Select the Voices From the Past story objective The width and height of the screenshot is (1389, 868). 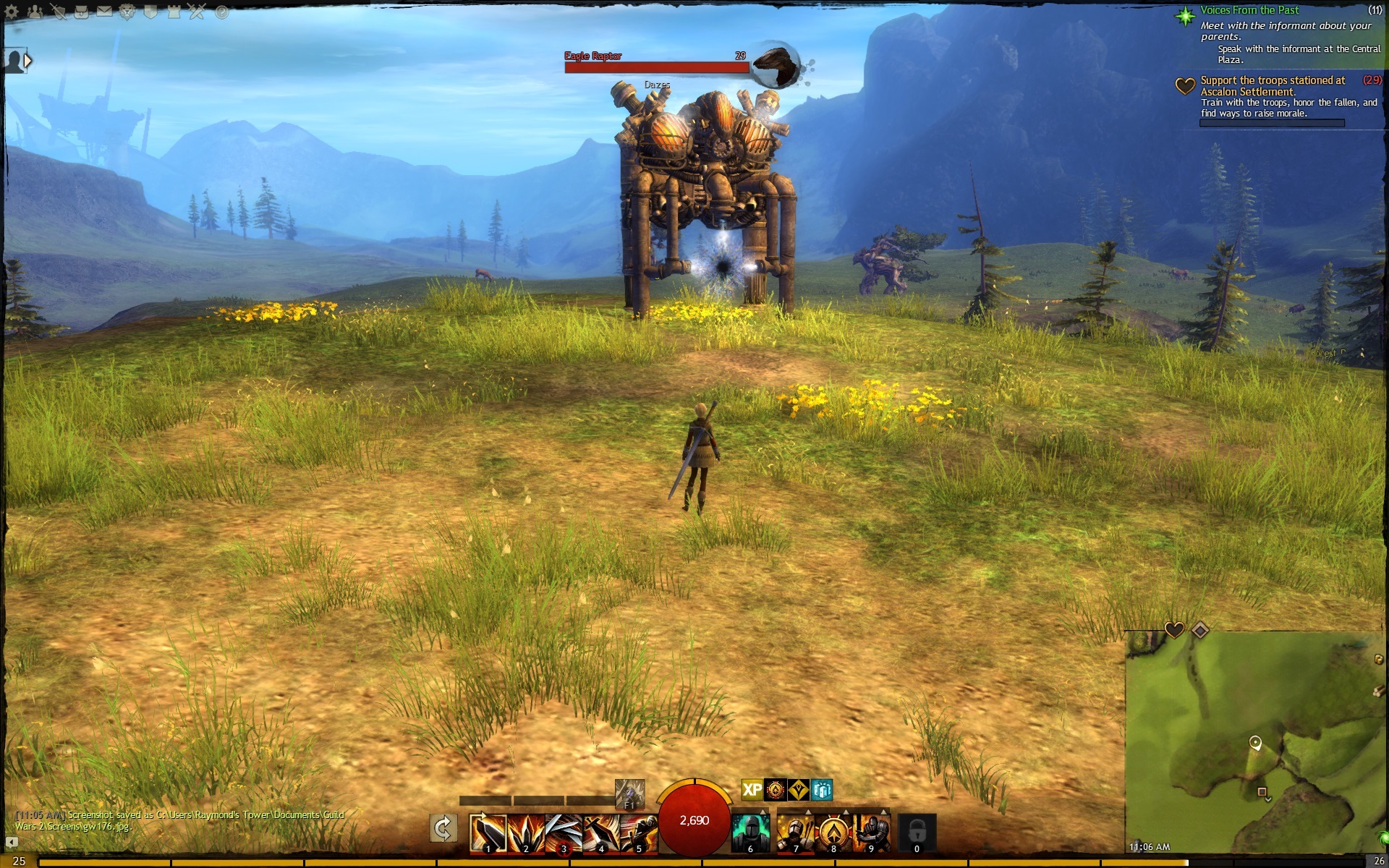pyautogui.click(x=1249, y=10)
